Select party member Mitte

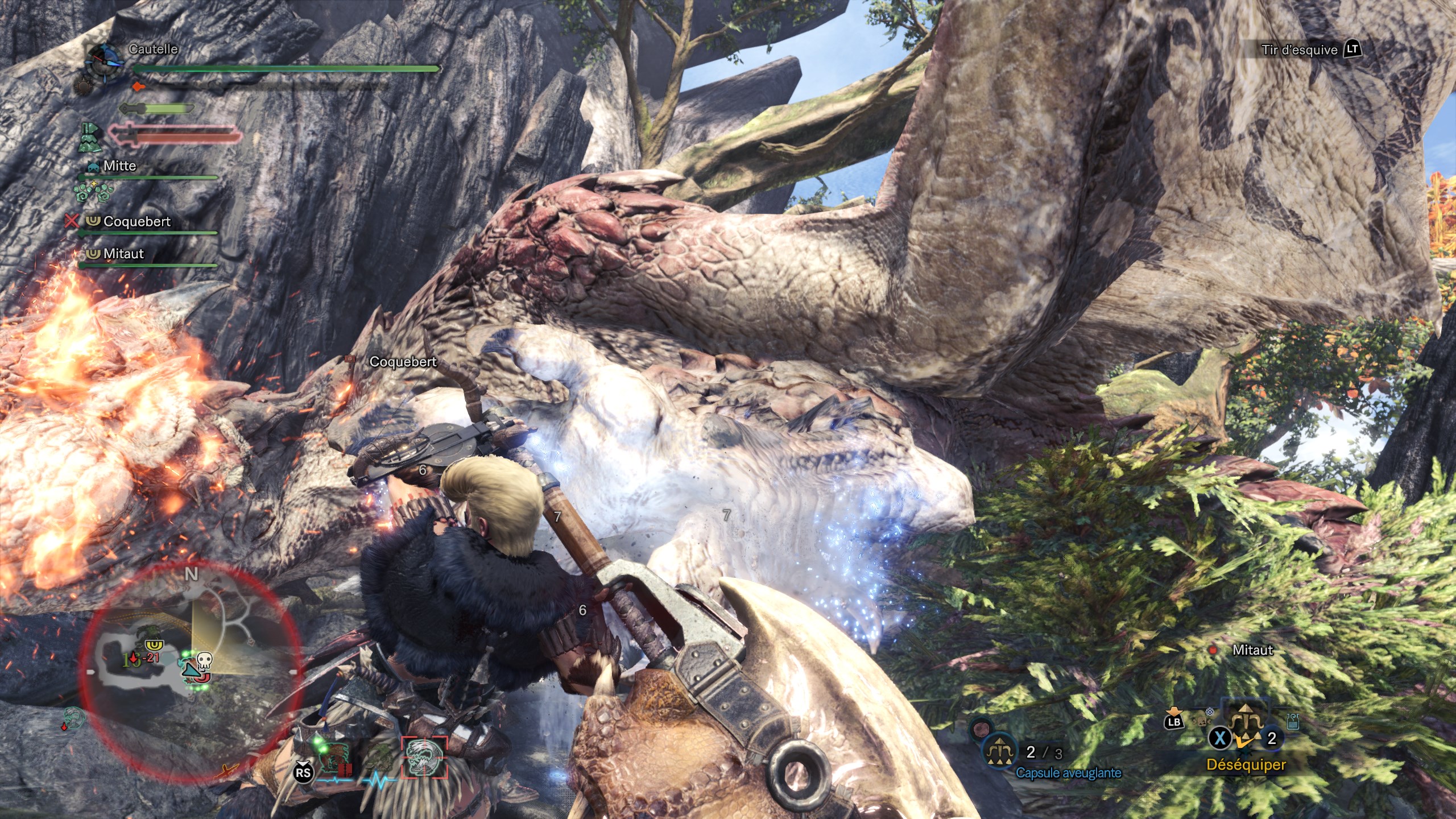coord(119,166)
